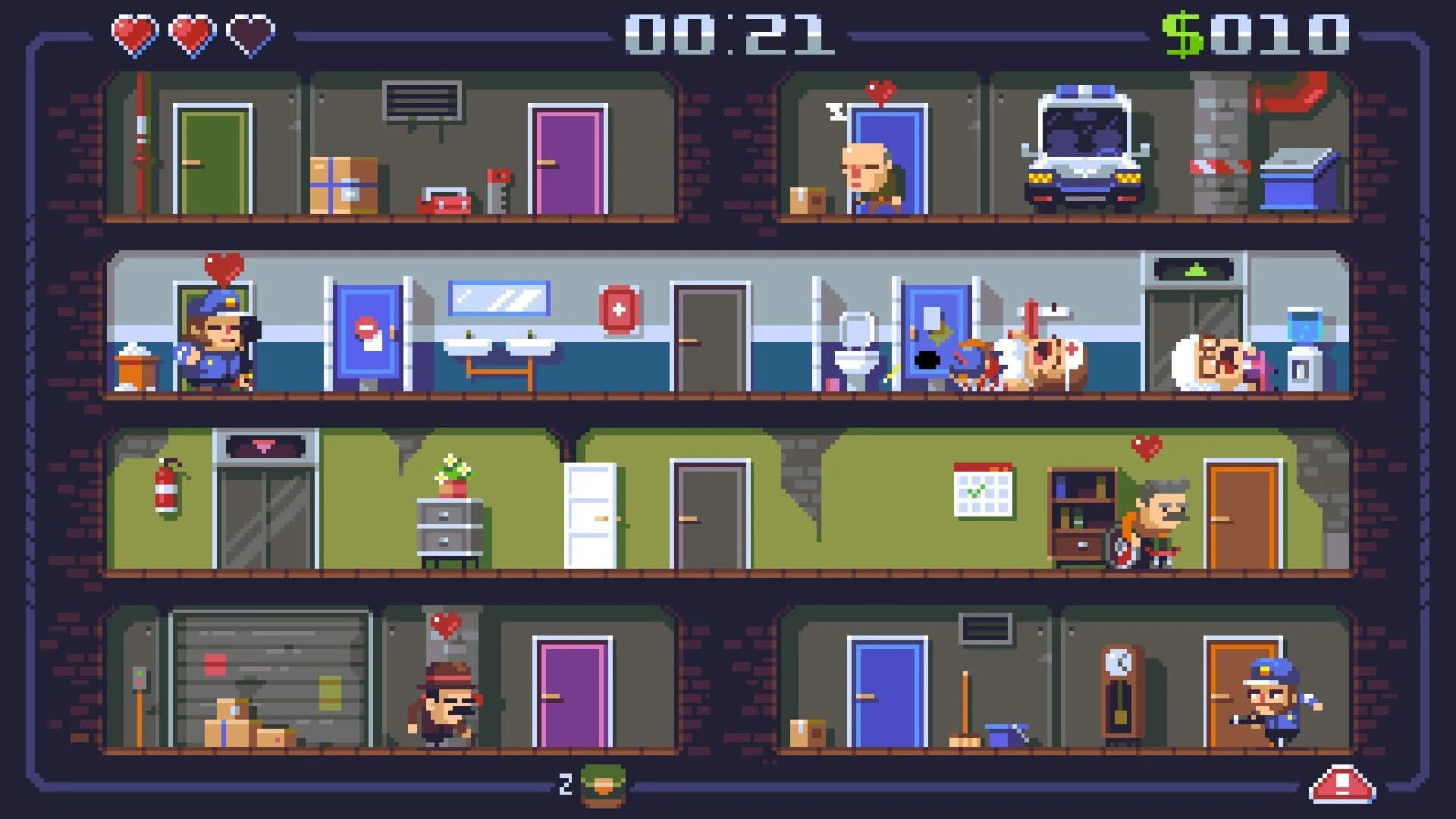Open the elevator with green arrow indicator
The image size is (1456, 819).
[x=1194, y=326]
